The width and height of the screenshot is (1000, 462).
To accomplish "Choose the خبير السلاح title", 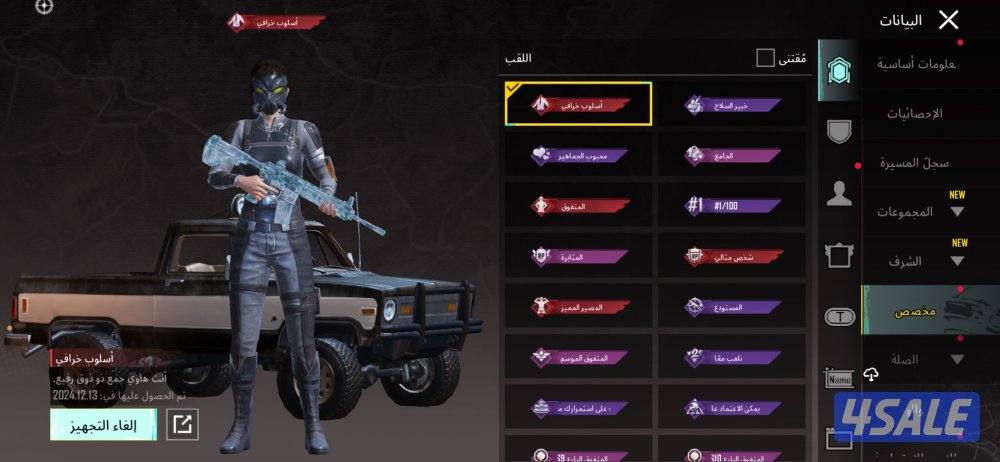I will (x=733, y=104).
